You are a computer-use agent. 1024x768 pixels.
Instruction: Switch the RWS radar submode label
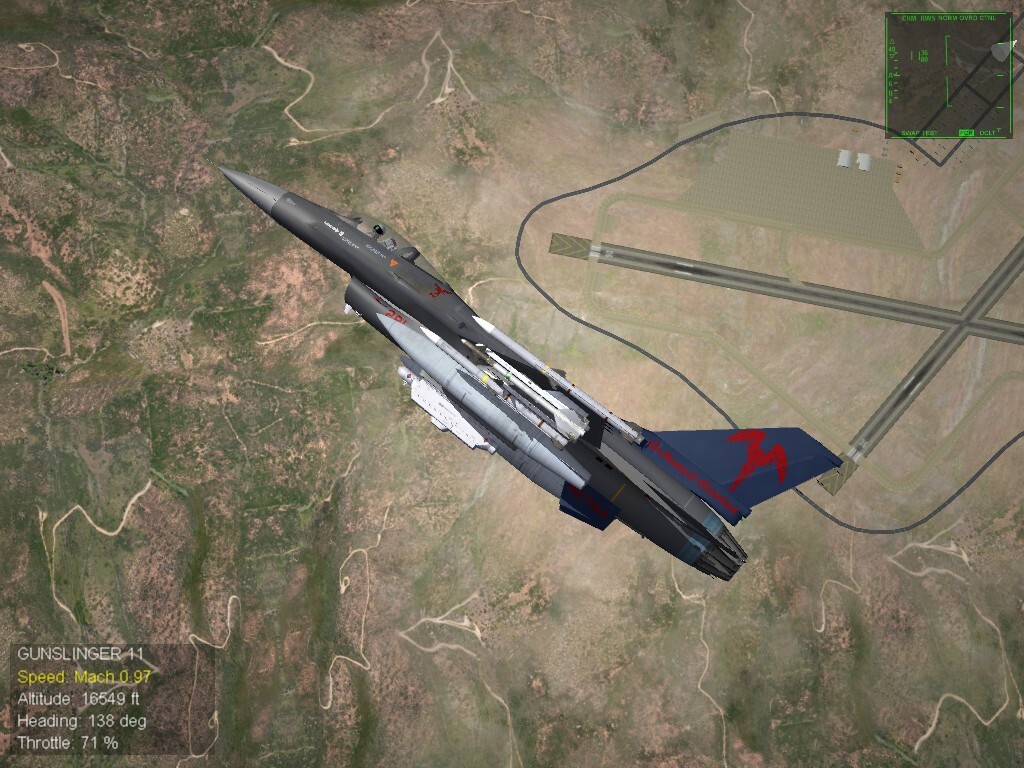(928, 18)
